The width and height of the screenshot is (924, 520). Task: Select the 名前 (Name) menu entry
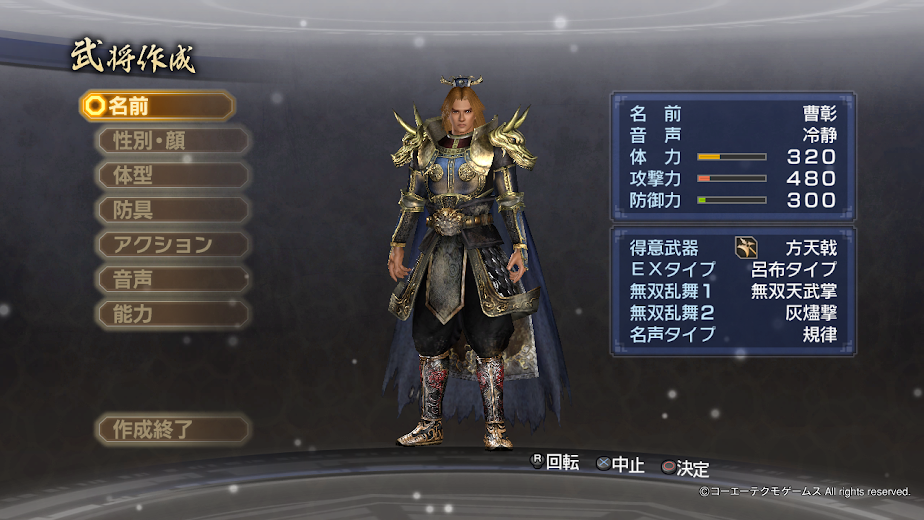point(157,105)
